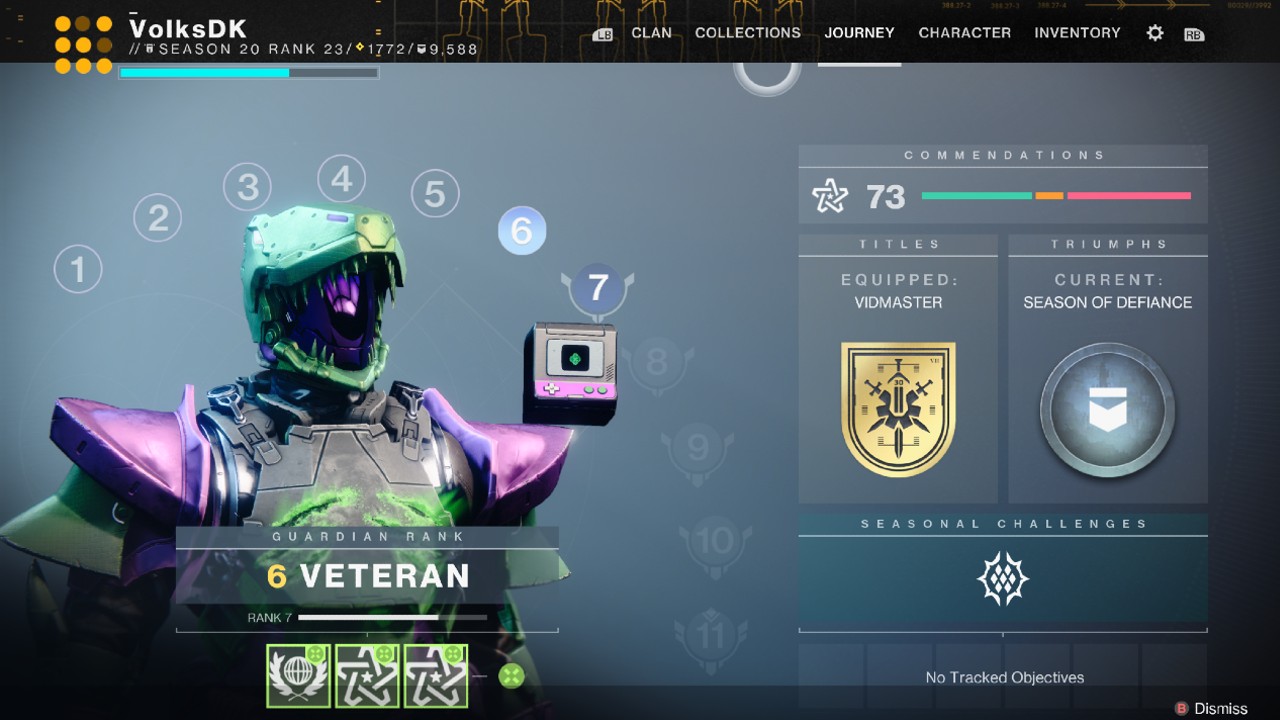Click the No Tracked Objectives area
Viewport: 1280px width, 720px height.
tap(1003, 677)
